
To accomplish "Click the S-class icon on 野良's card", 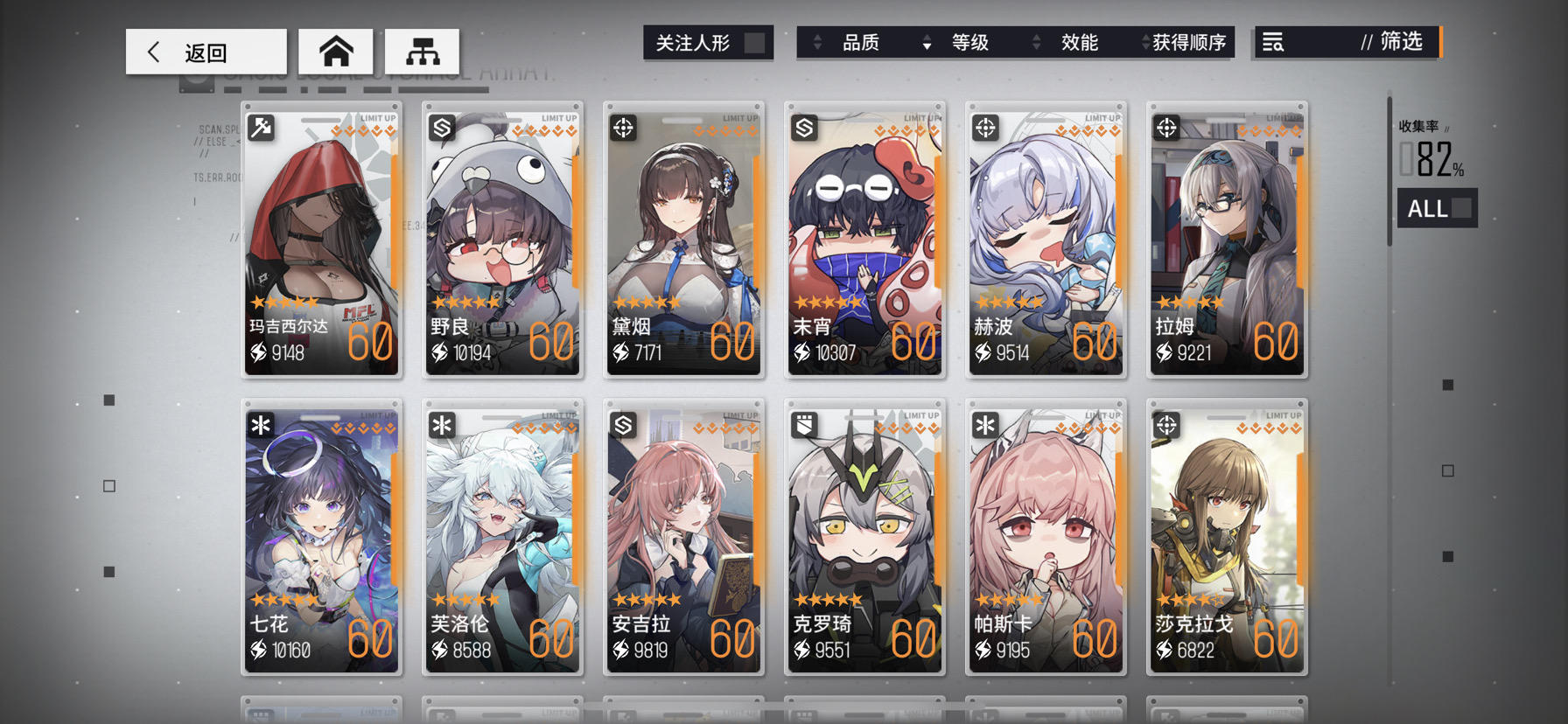I will (440, 128).
